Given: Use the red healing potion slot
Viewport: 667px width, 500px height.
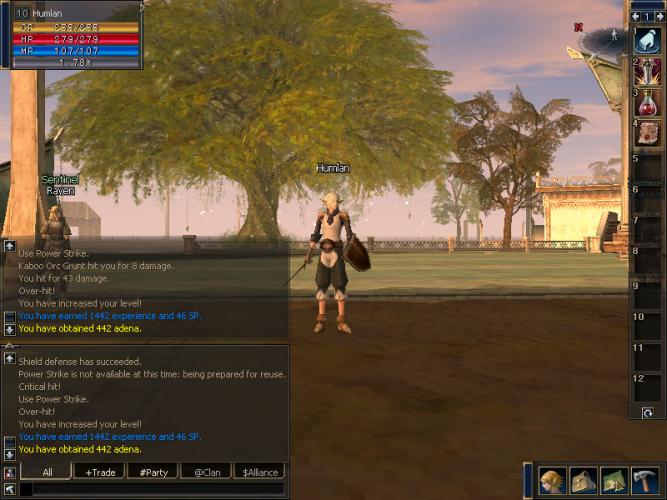Looking at the screenshot, I should 646,102.
